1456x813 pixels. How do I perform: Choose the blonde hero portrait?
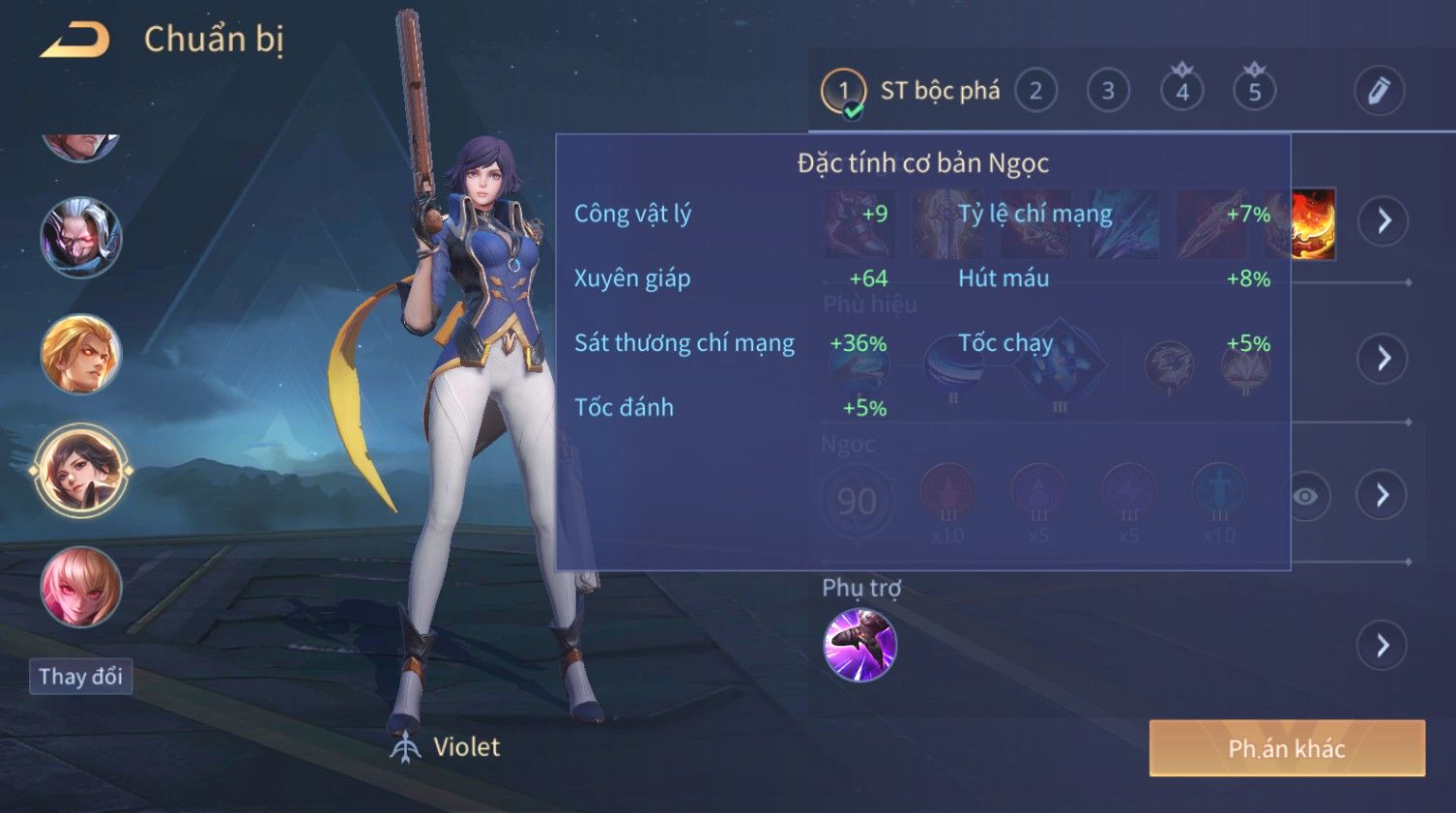pos(81,355)
